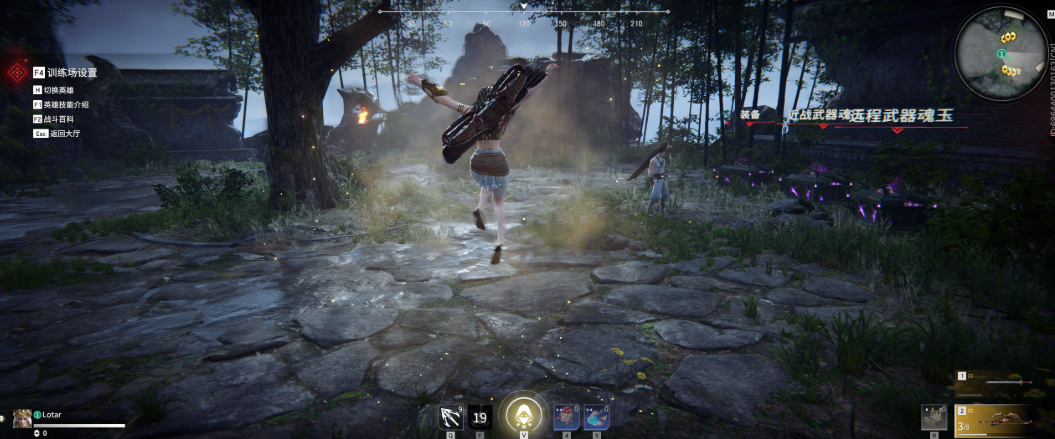The height and width of the screenshot is (439, 1055).
Task: Activate the skill icon showing 19
Action: point(480,416)
